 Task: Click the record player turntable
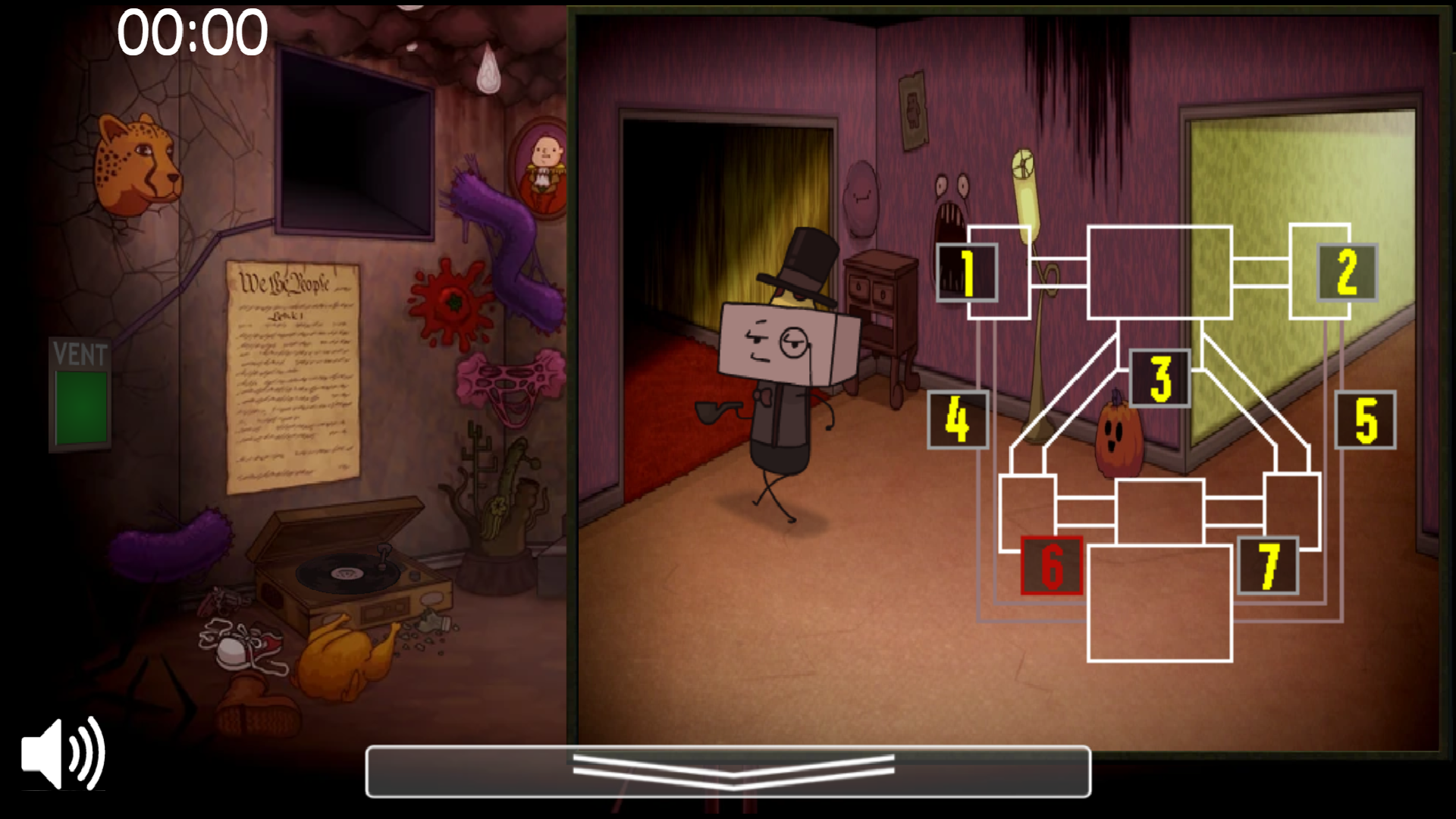[345, 573]
